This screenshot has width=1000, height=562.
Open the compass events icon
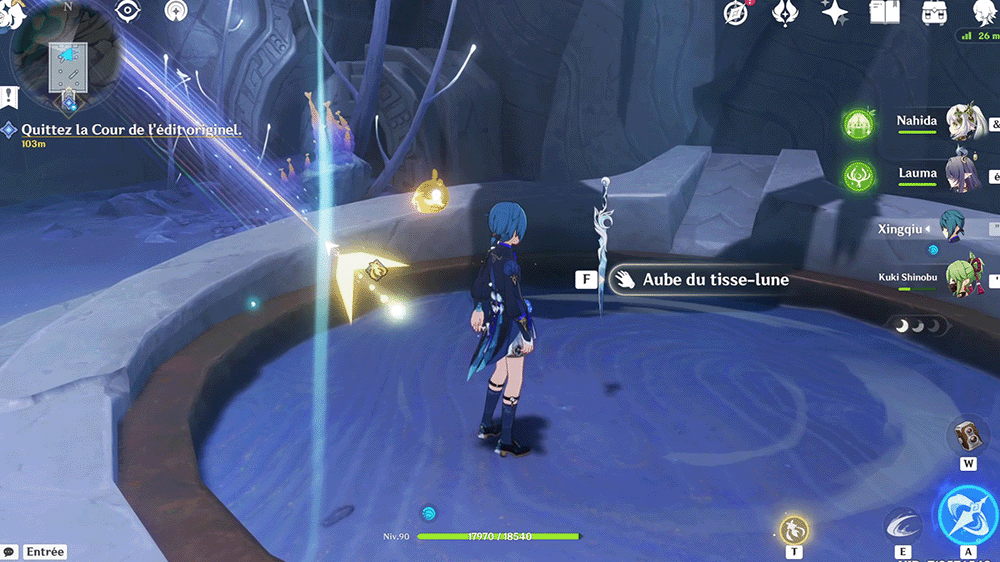click(x=737, y=13)
